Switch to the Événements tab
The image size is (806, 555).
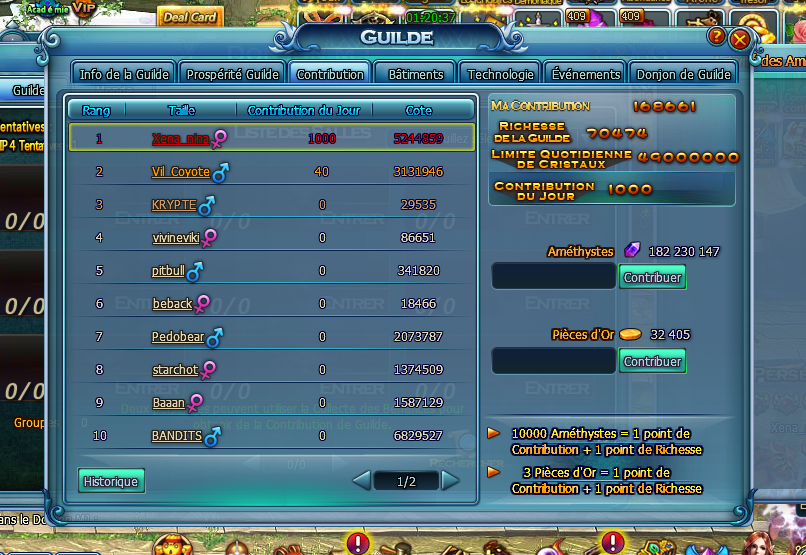(x=587, y=74)
